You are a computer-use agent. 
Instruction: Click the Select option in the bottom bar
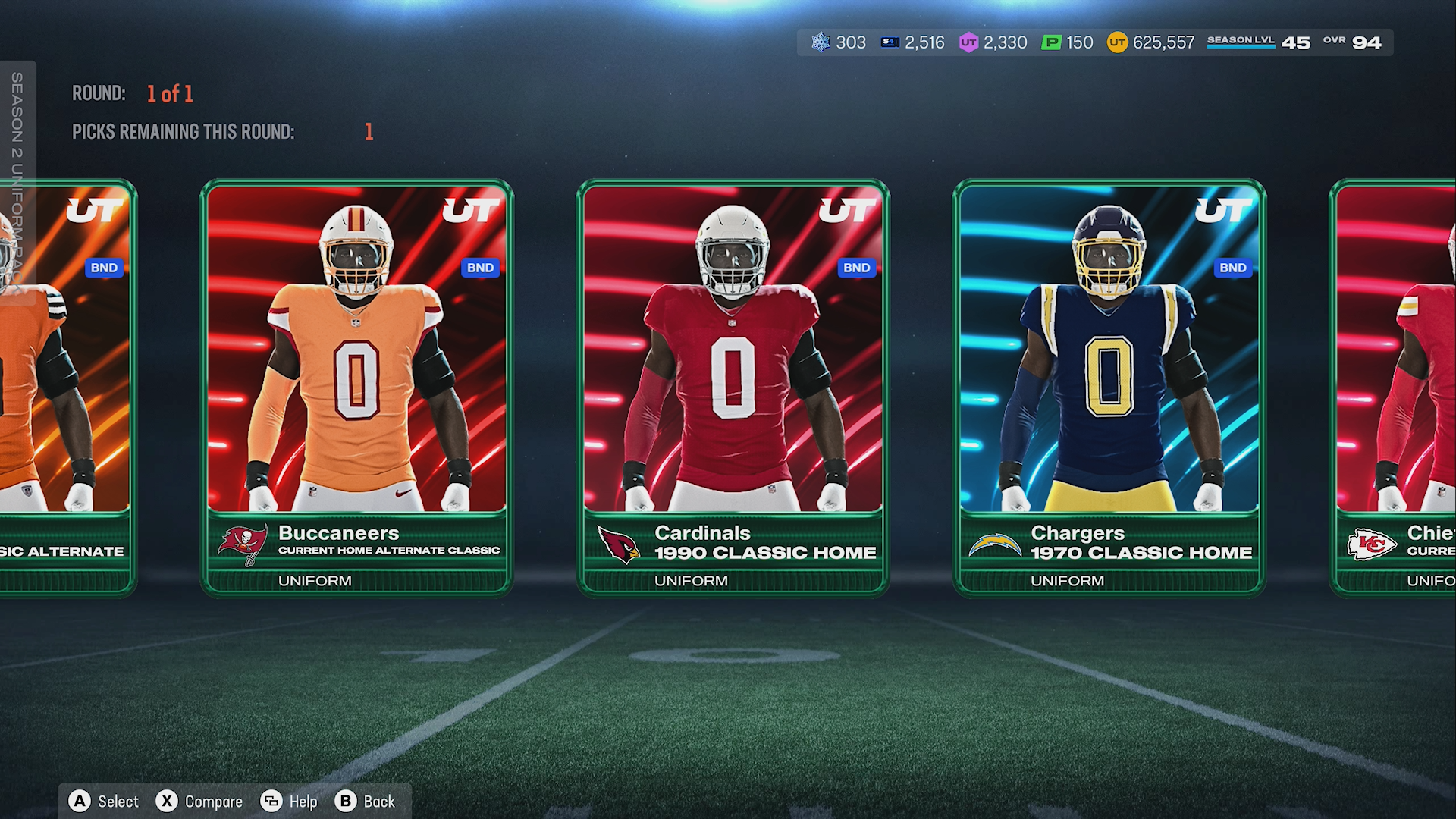pyautogui.click(x=104, y=802)
